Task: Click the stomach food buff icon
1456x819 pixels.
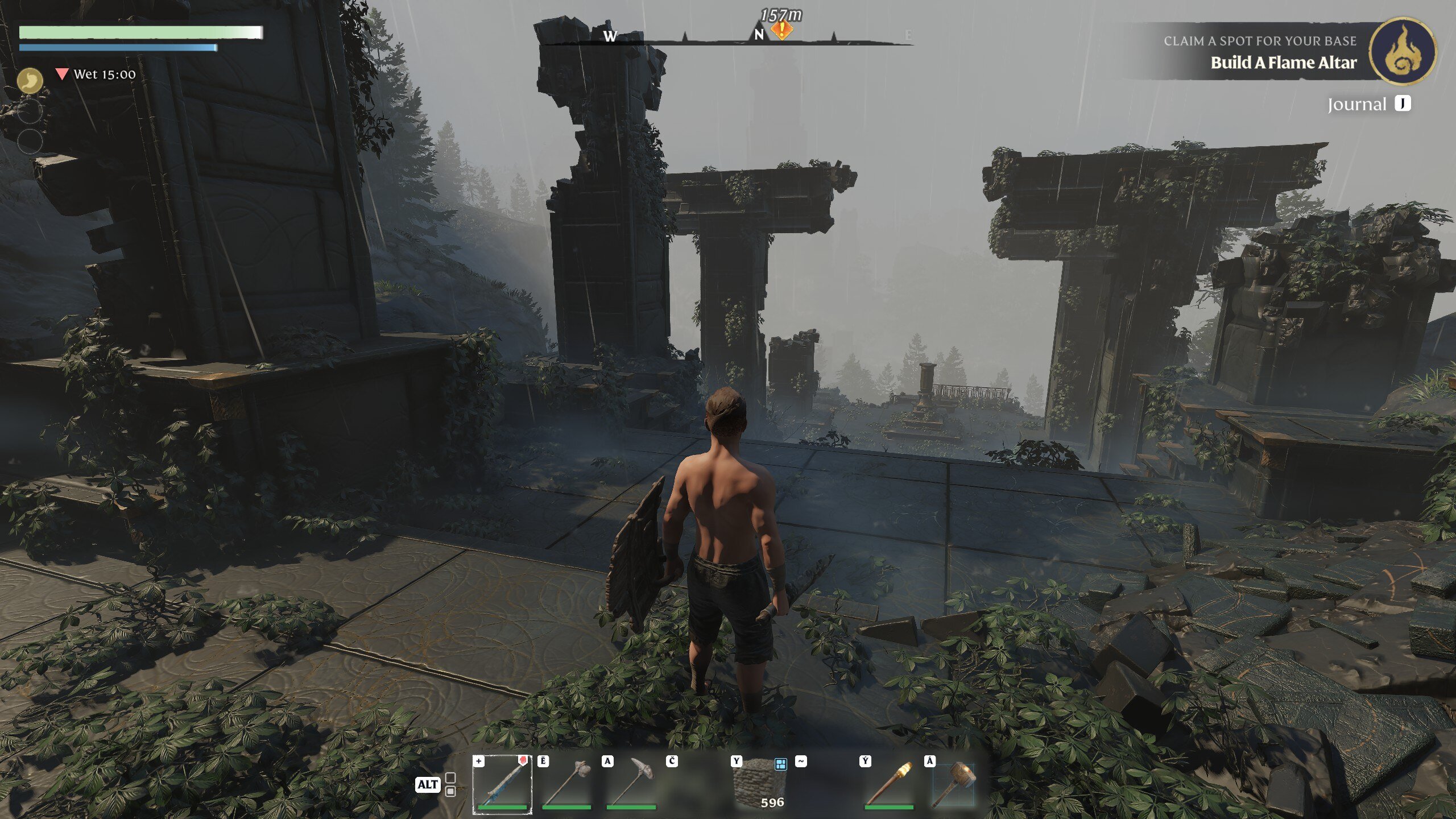Action: [30, 80]
